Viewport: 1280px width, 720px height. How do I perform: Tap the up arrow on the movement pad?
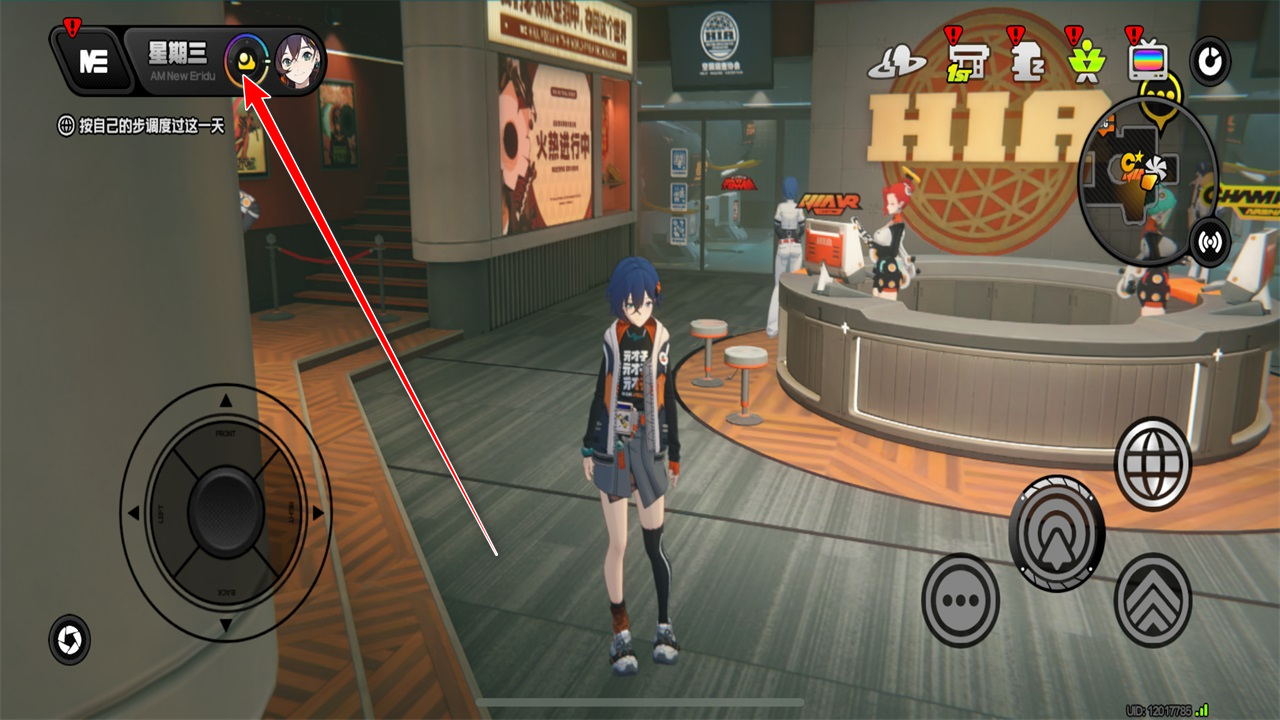point(226,401)
